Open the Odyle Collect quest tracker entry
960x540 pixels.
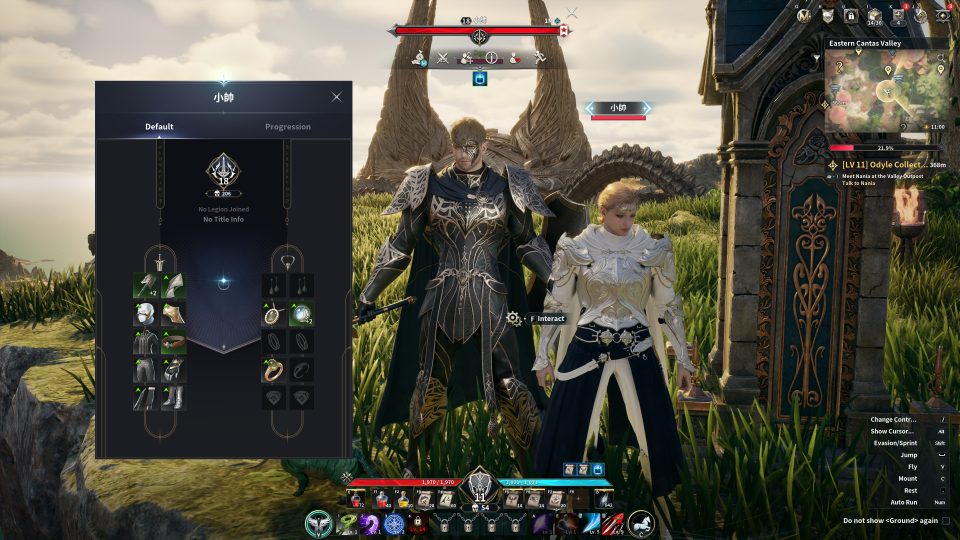[x=886, y=164]
